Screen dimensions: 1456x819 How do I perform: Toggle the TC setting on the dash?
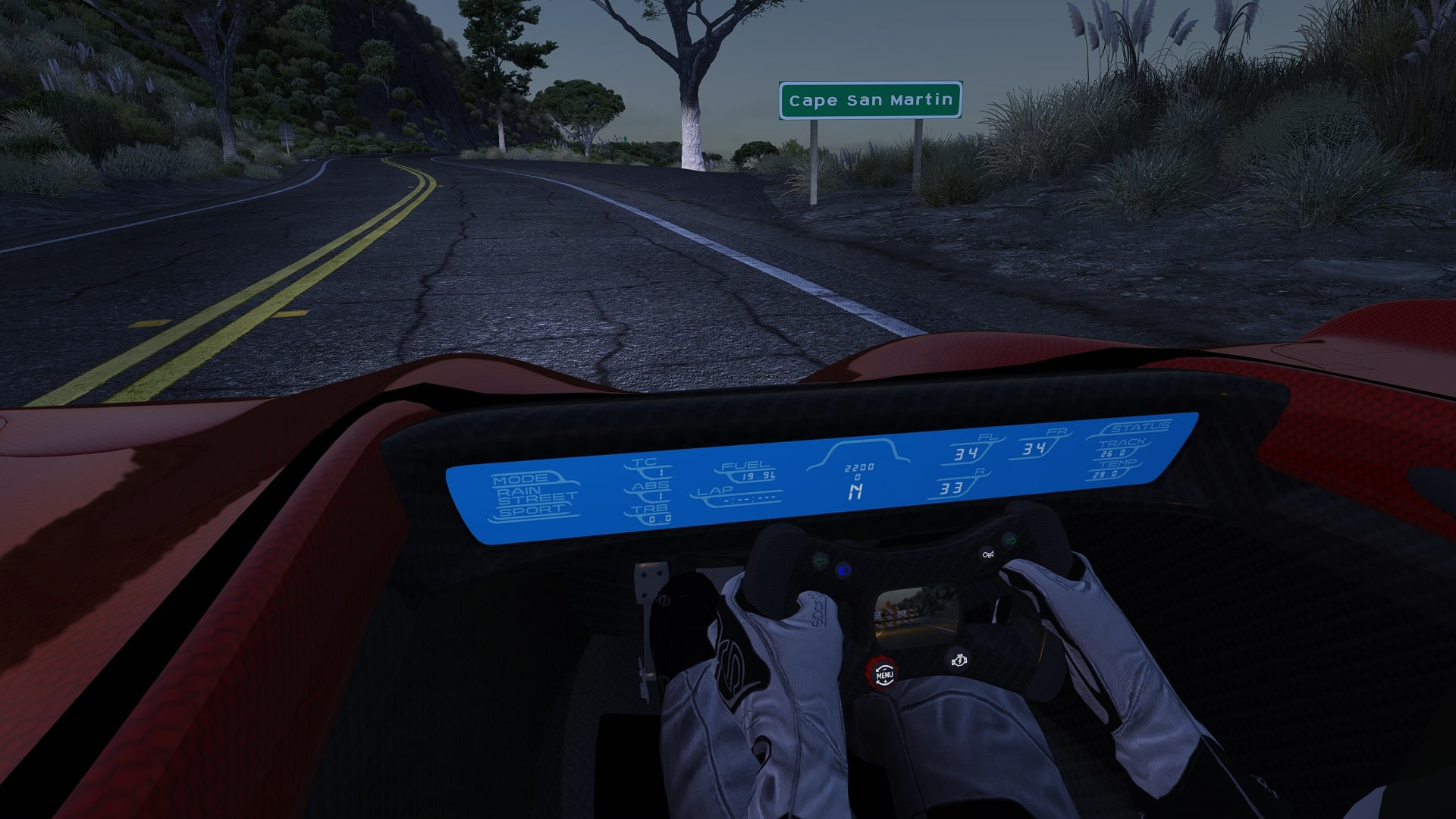(x=646, y=463)
